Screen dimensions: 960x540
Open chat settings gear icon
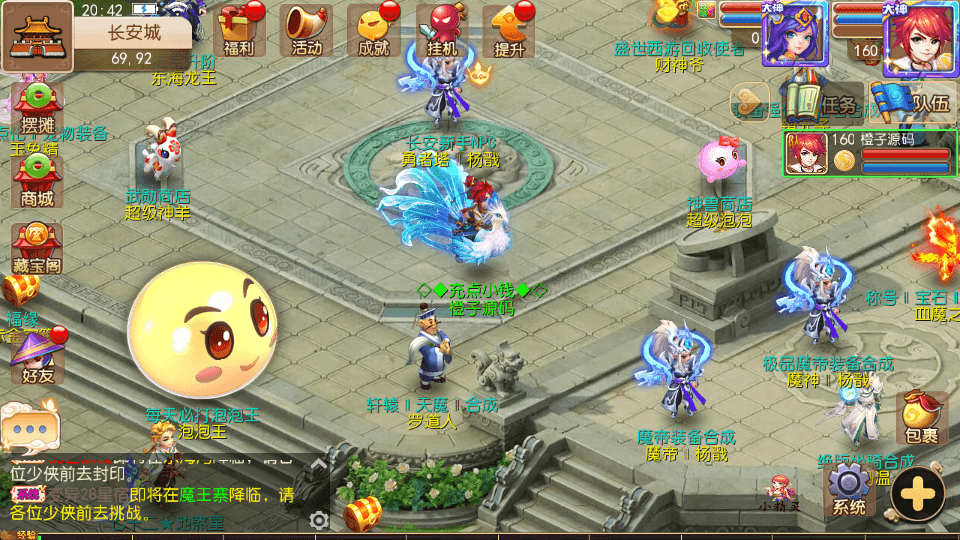click(319, 520)
